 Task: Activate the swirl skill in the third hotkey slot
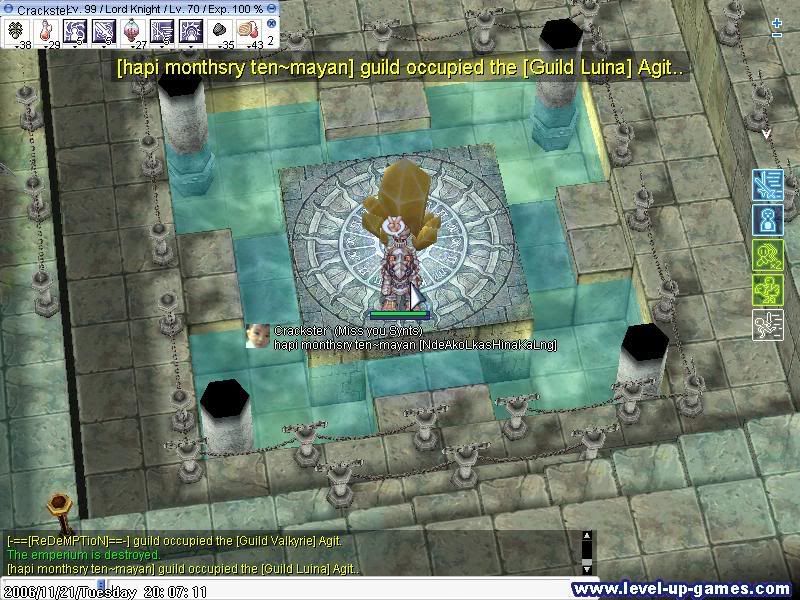coord(76,30)
